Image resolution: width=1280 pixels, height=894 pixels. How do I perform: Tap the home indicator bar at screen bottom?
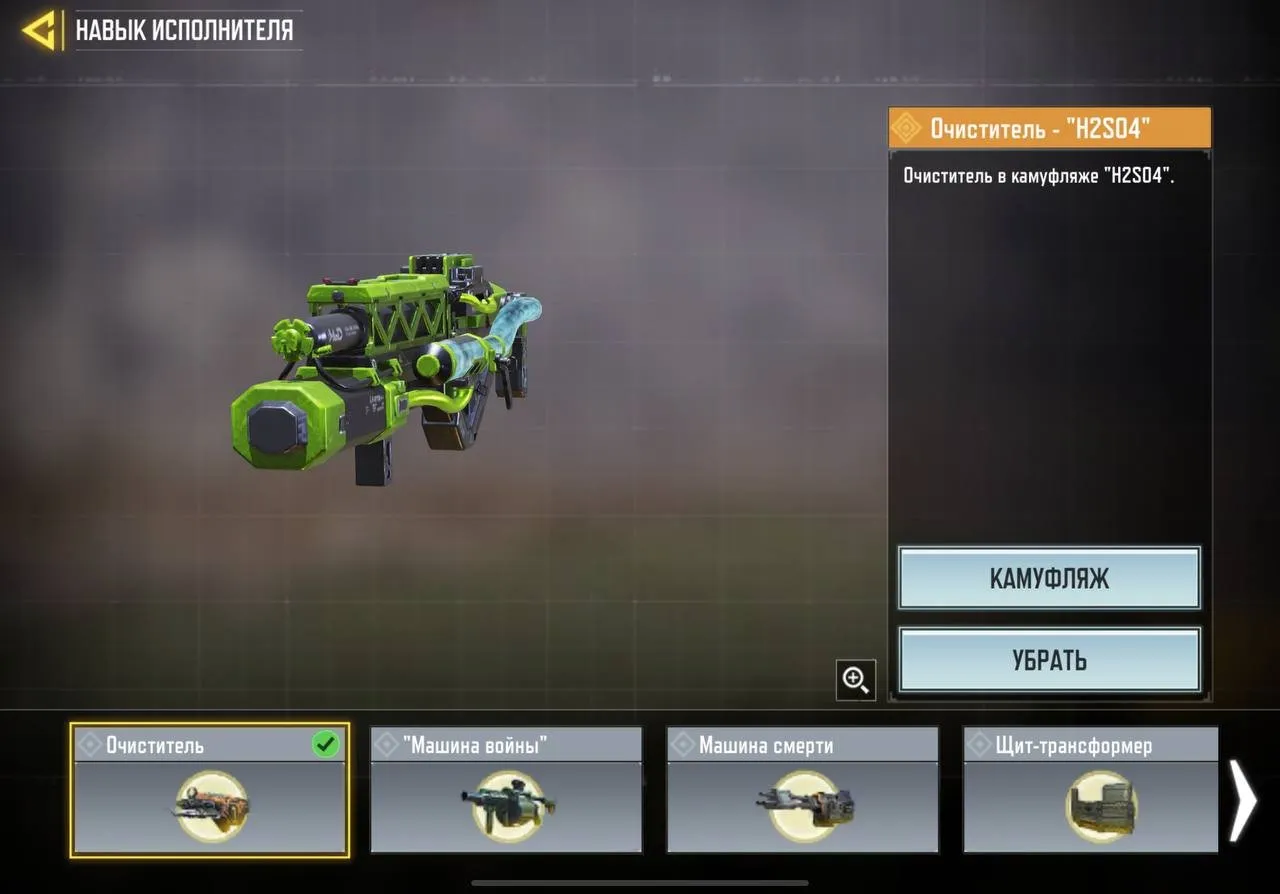[640, 884]
